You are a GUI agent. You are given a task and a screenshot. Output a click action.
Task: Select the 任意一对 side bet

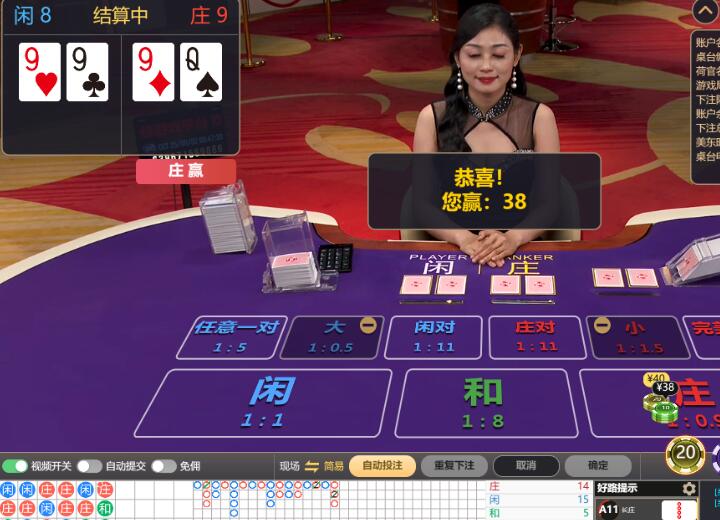231,337
